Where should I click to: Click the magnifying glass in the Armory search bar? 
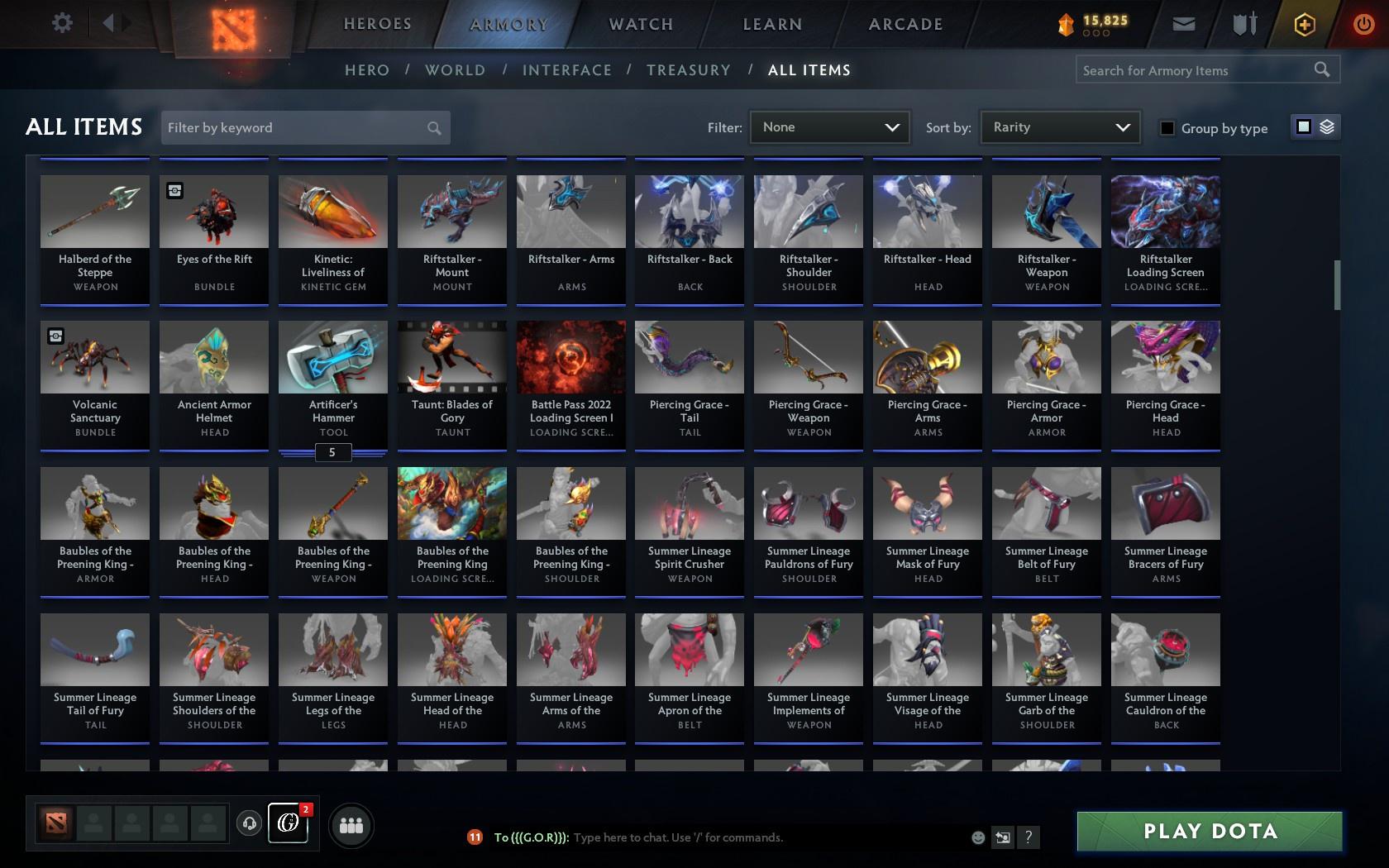(x=1320, y=69)
